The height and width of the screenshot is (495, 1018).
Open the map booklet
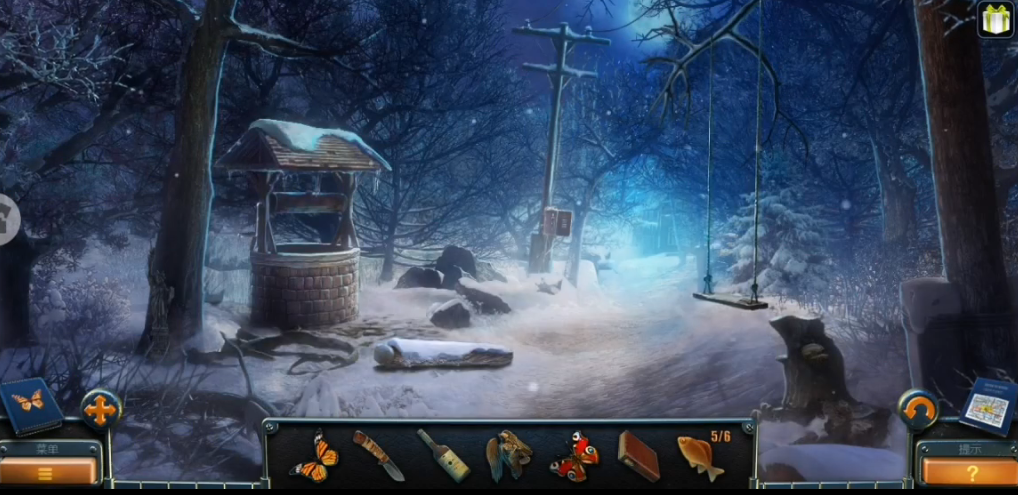coord(988,406)
